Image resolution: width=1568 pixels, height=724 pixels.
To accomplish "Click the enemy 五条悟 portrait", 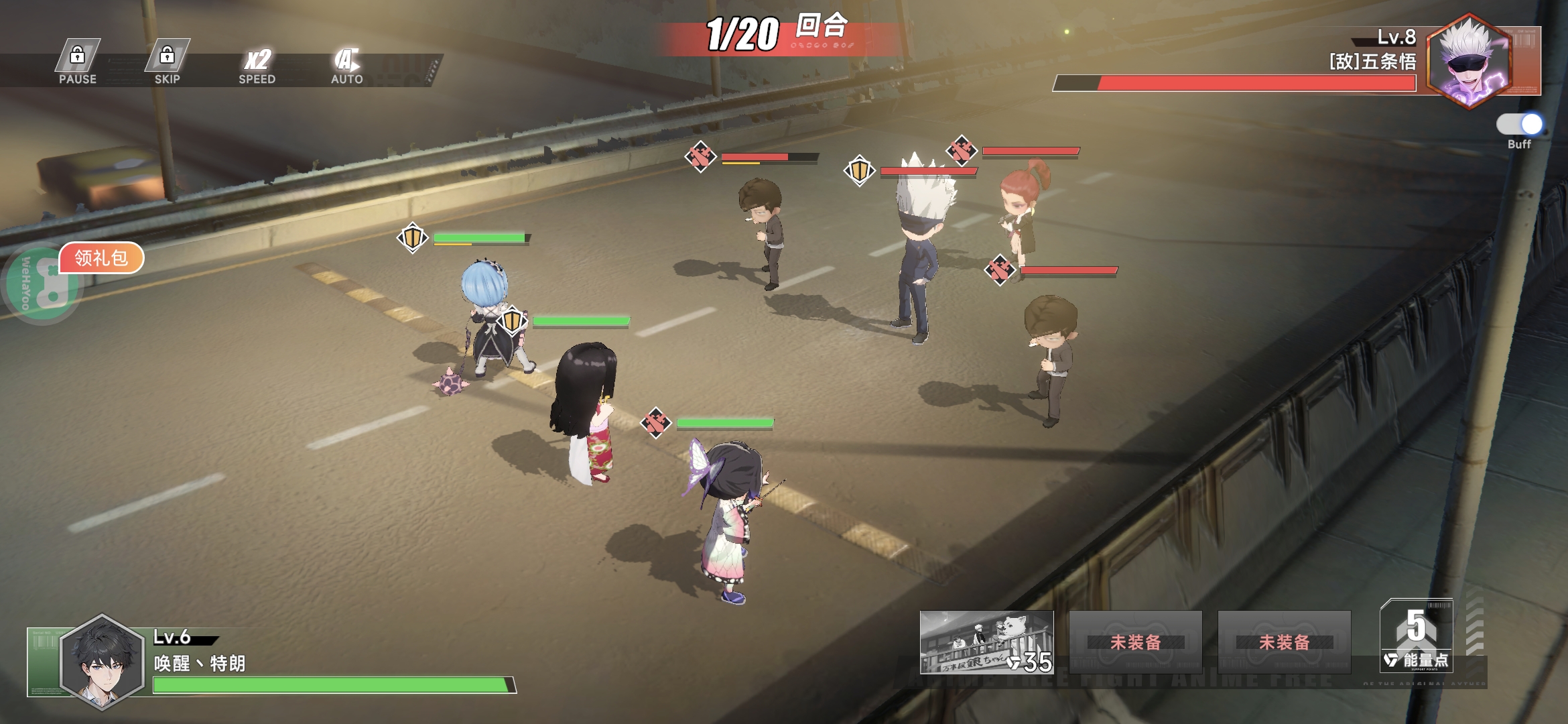I will point(1469,62).
